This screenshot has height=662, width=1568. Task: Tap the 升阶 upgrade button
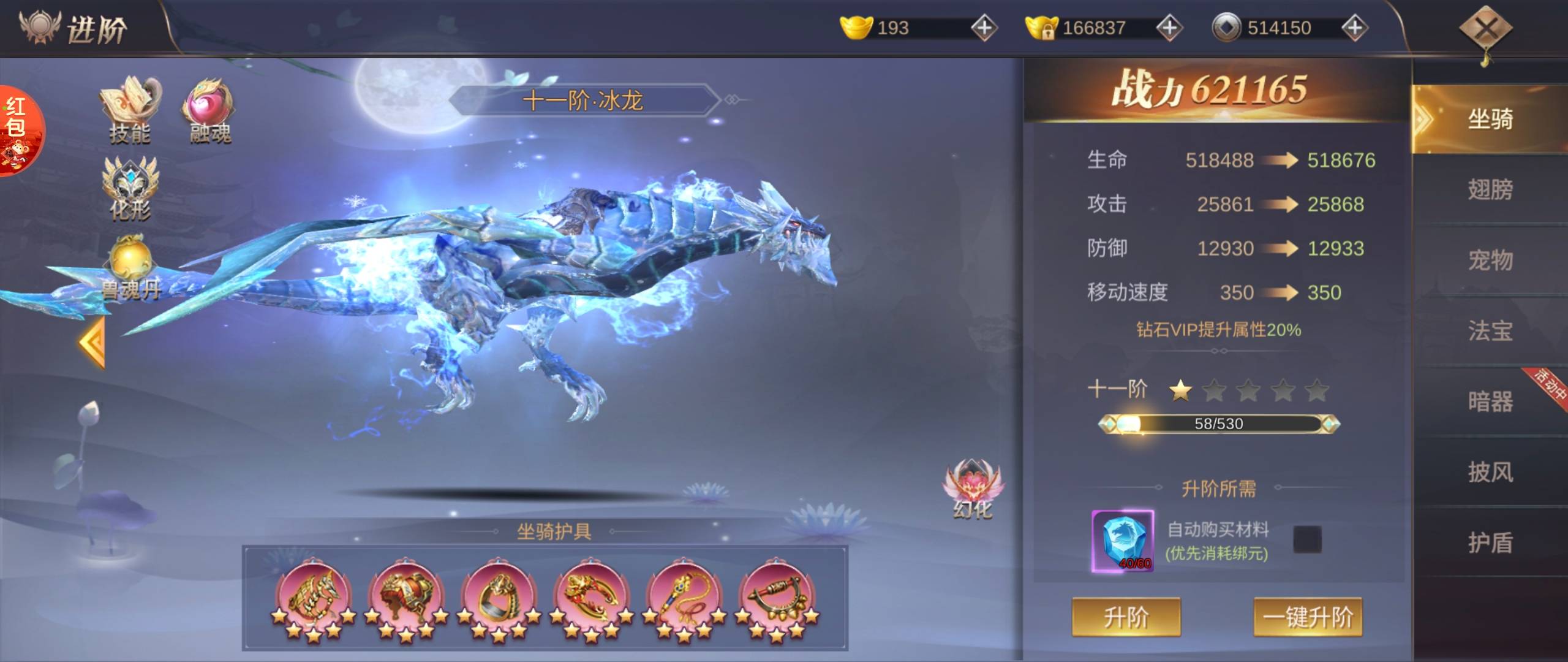coord(1126,617)
